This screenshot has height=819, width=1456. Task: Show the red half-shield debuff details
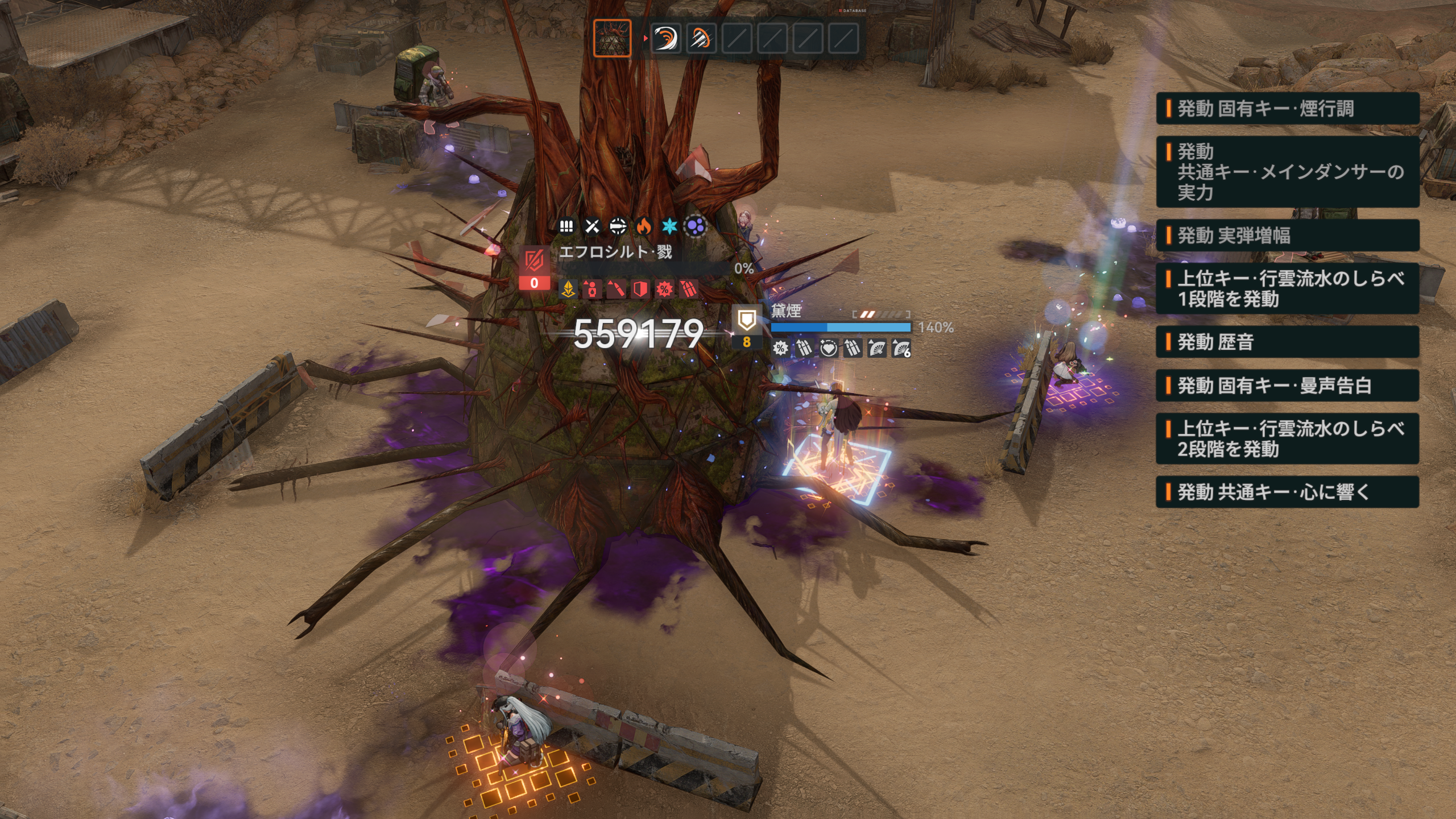640,289
